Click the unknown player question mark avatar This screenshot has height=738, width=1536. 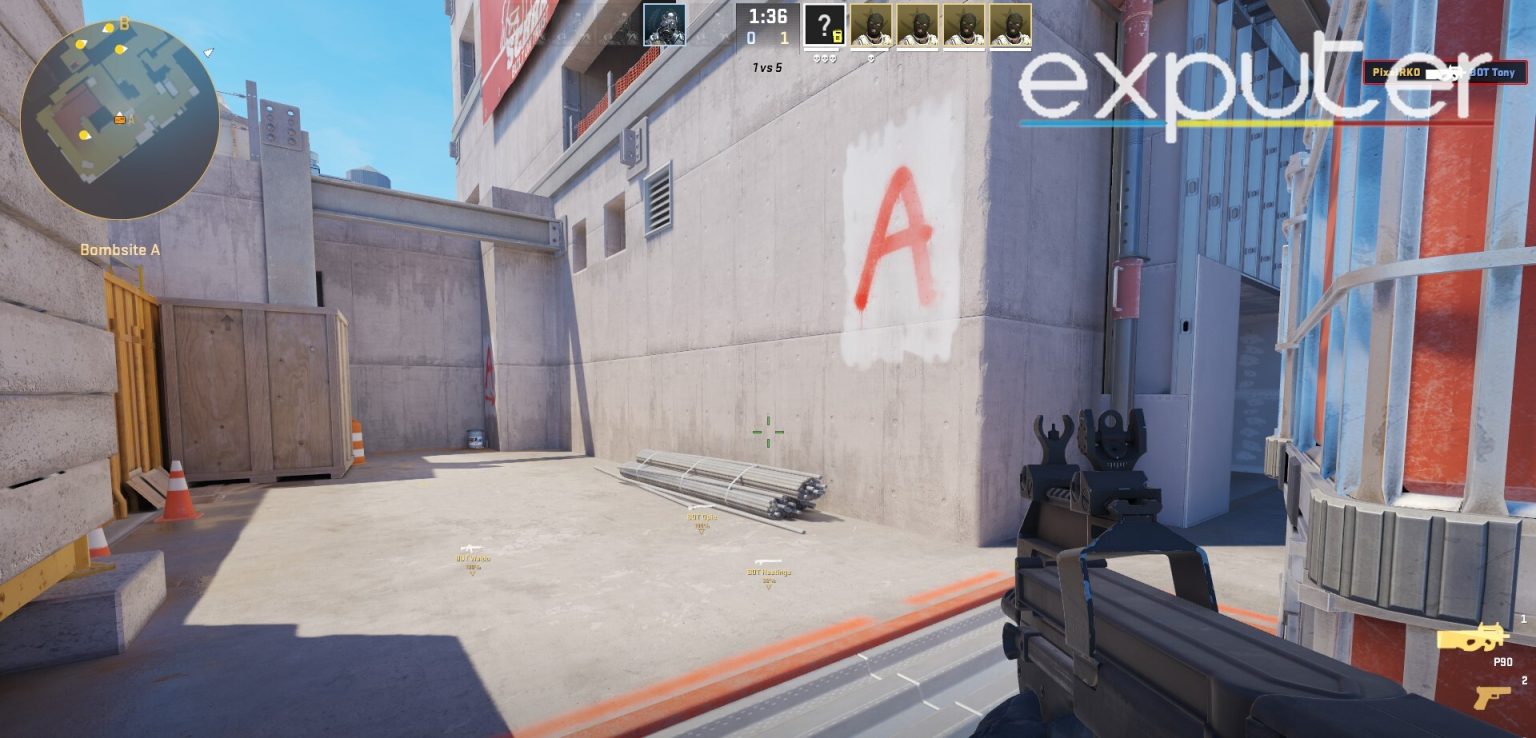822,24
